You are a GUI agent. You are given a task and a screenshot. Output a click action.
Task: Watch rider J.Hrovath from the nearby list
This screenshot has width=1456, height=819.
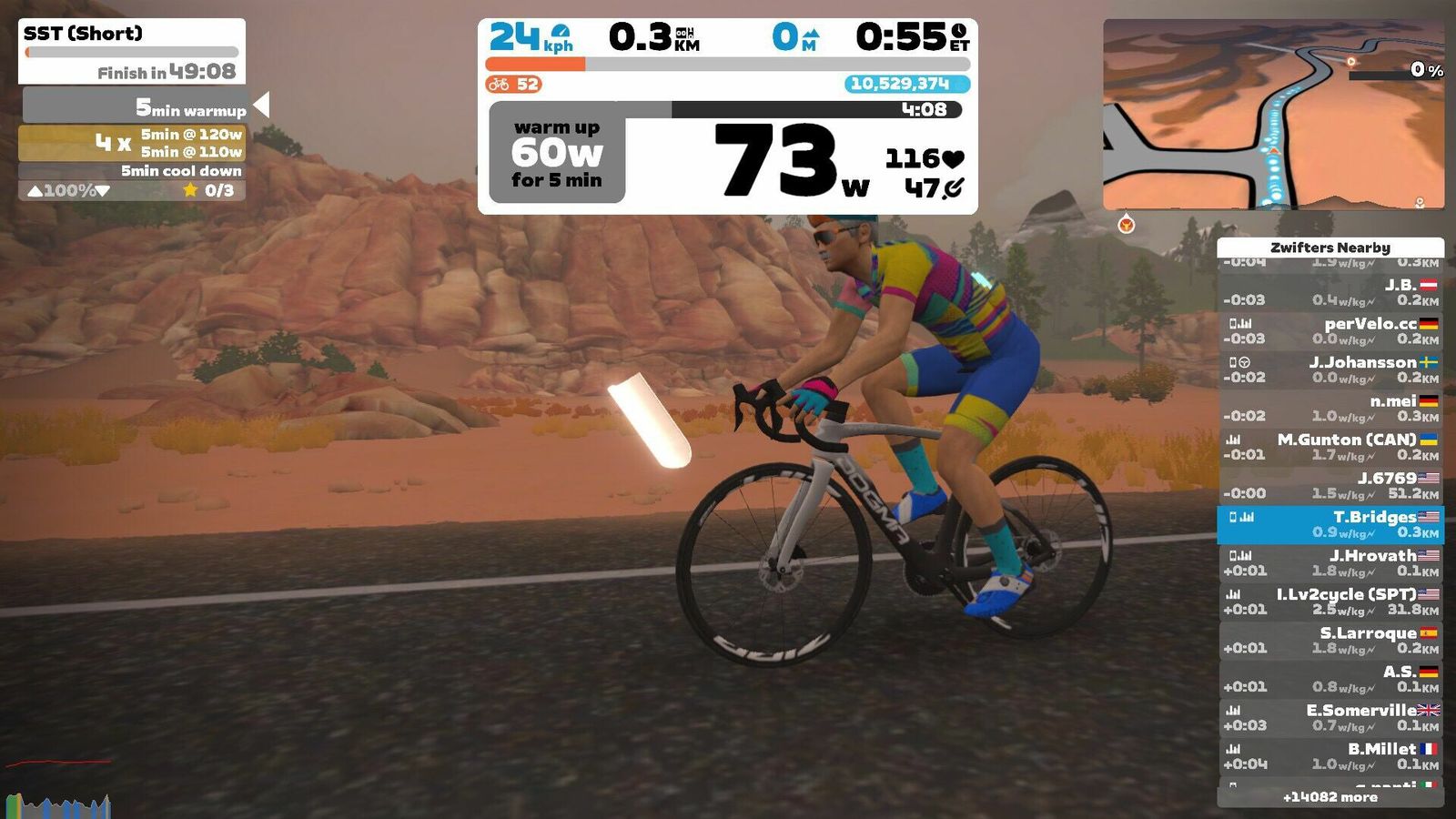1330,563
